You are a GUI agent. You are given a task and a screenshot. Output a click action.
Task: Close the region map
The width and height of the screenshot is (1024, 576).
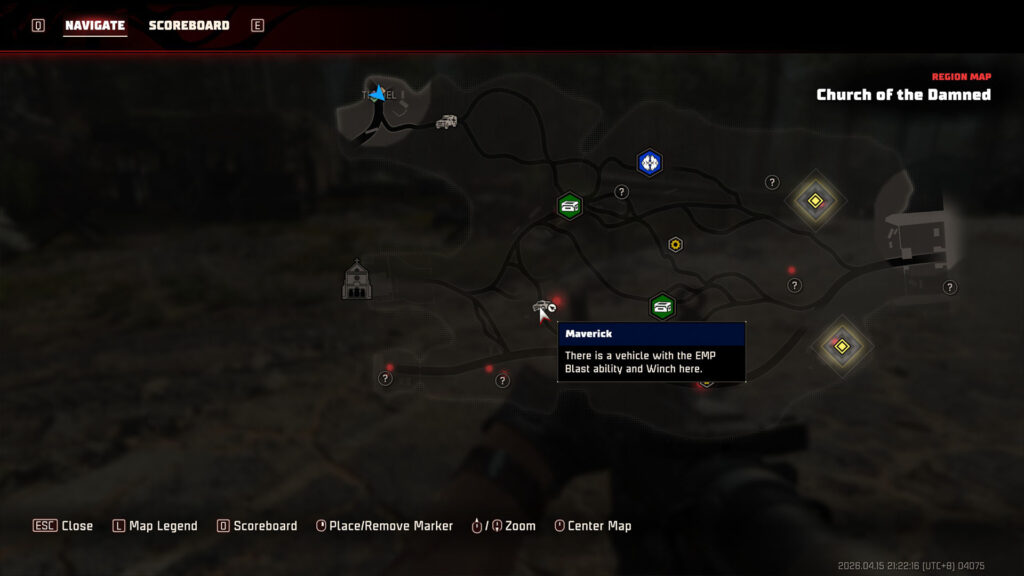pos(64,526)
